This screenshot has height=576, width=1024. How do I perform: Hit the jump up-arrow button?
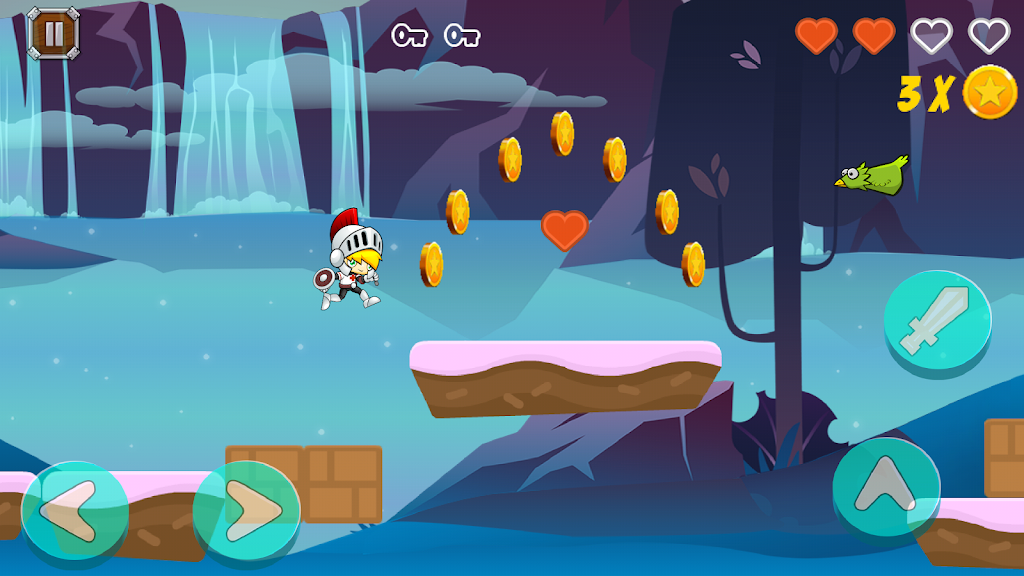tap(886, 488)
